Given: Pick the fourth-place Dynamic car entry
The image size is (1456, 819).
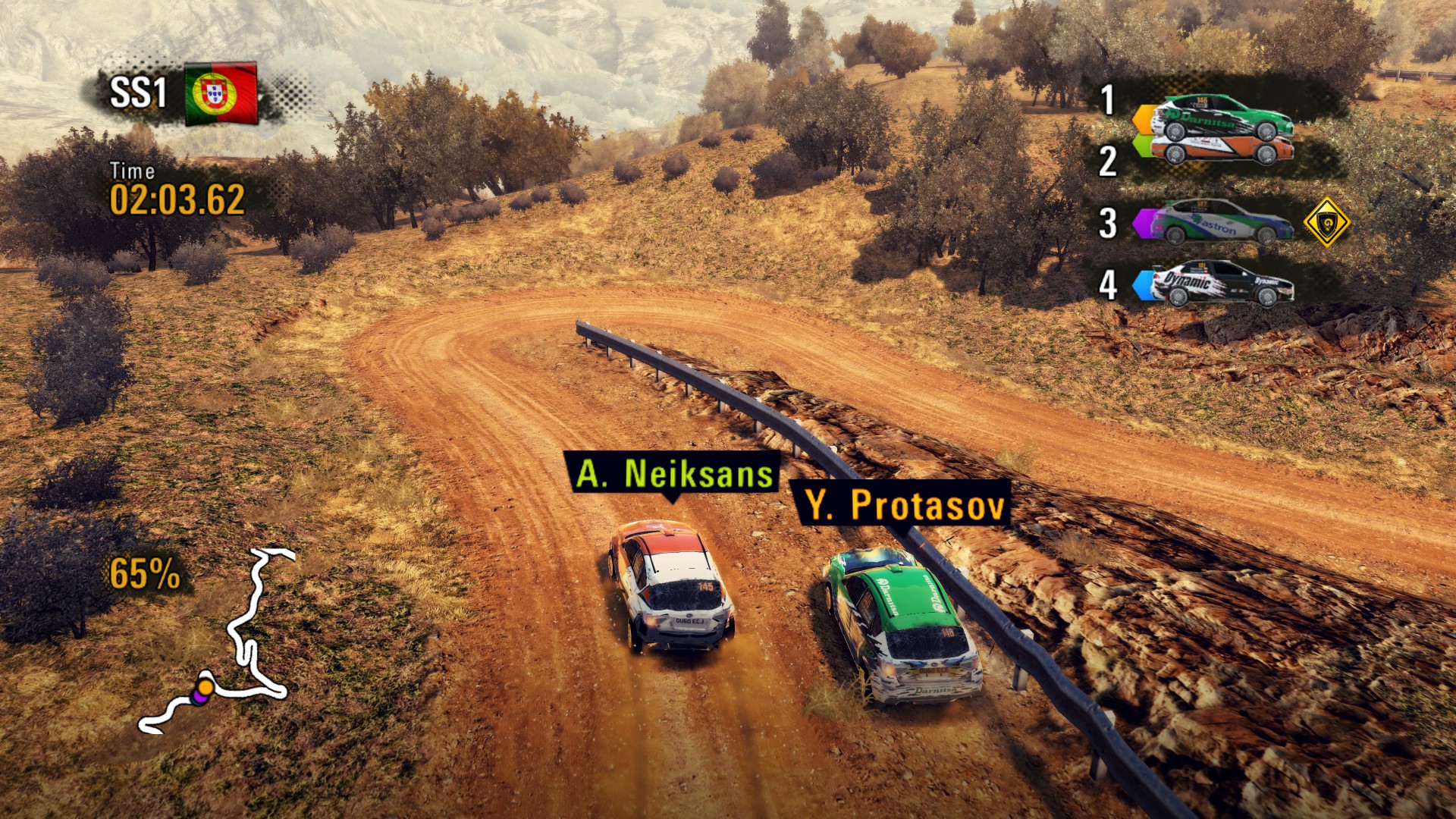Looking at the screenshot, I should [x=1219, y=284].
